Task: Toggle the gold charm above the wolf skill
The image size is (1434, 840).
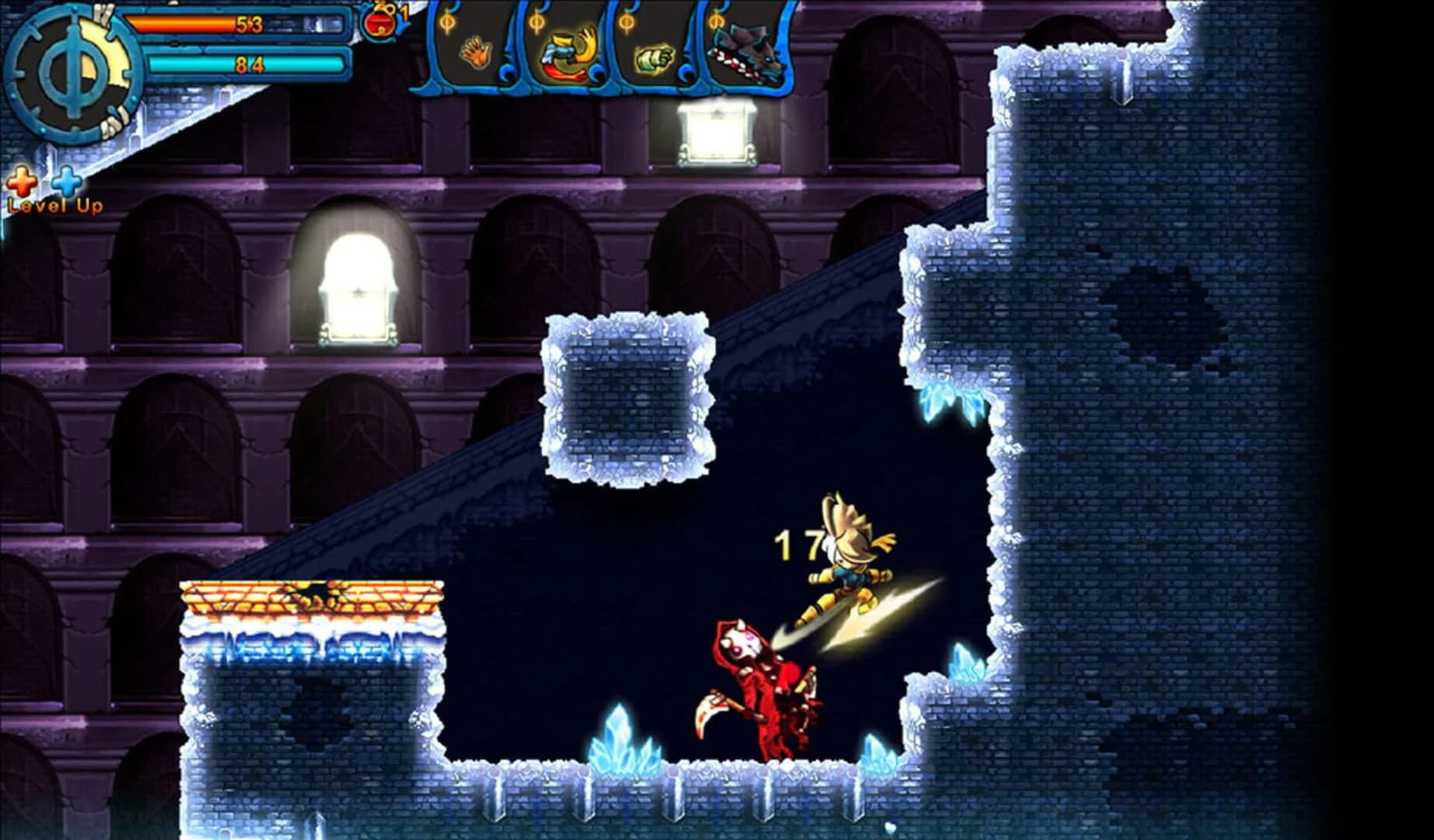Action: pos(716,19)
